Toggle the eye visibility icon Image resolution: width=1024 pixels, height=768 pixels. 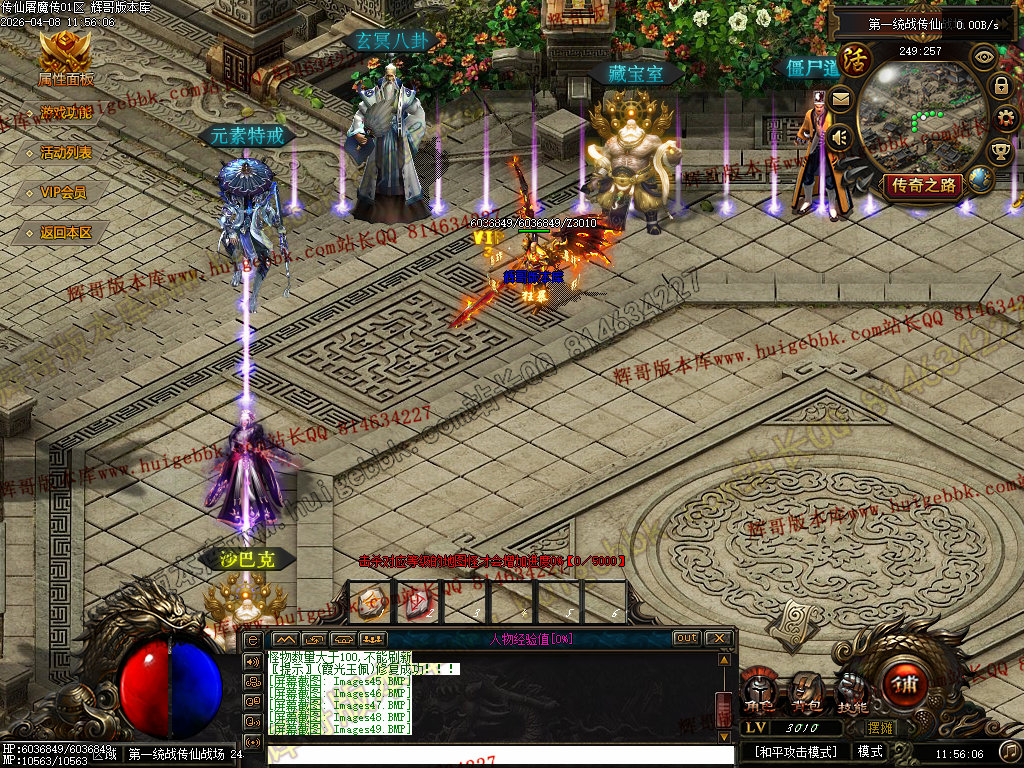coord(984,56)
